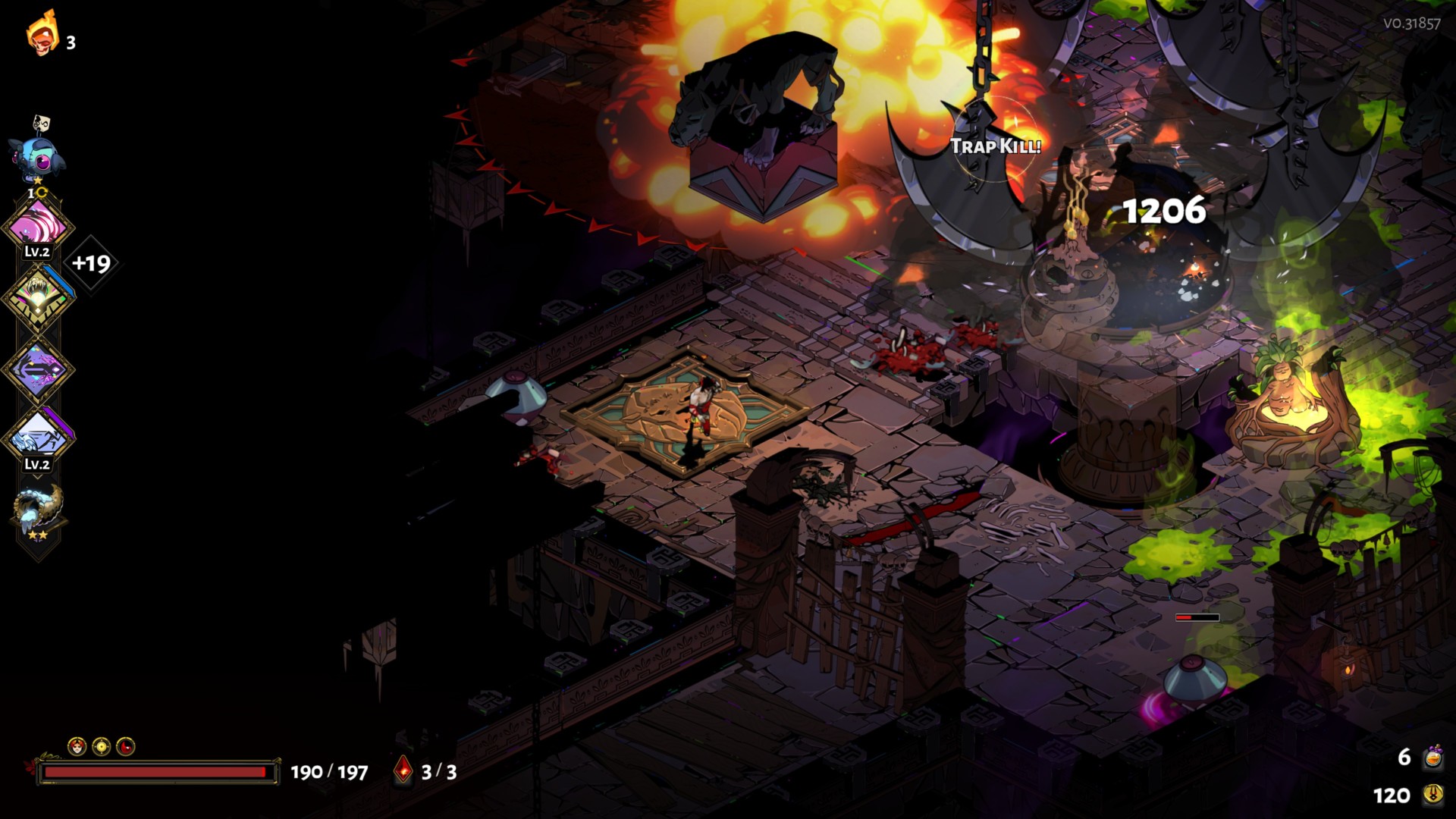Select the golden burst boon diamond
Screen dimensions: 1456x819
[38, 297]
